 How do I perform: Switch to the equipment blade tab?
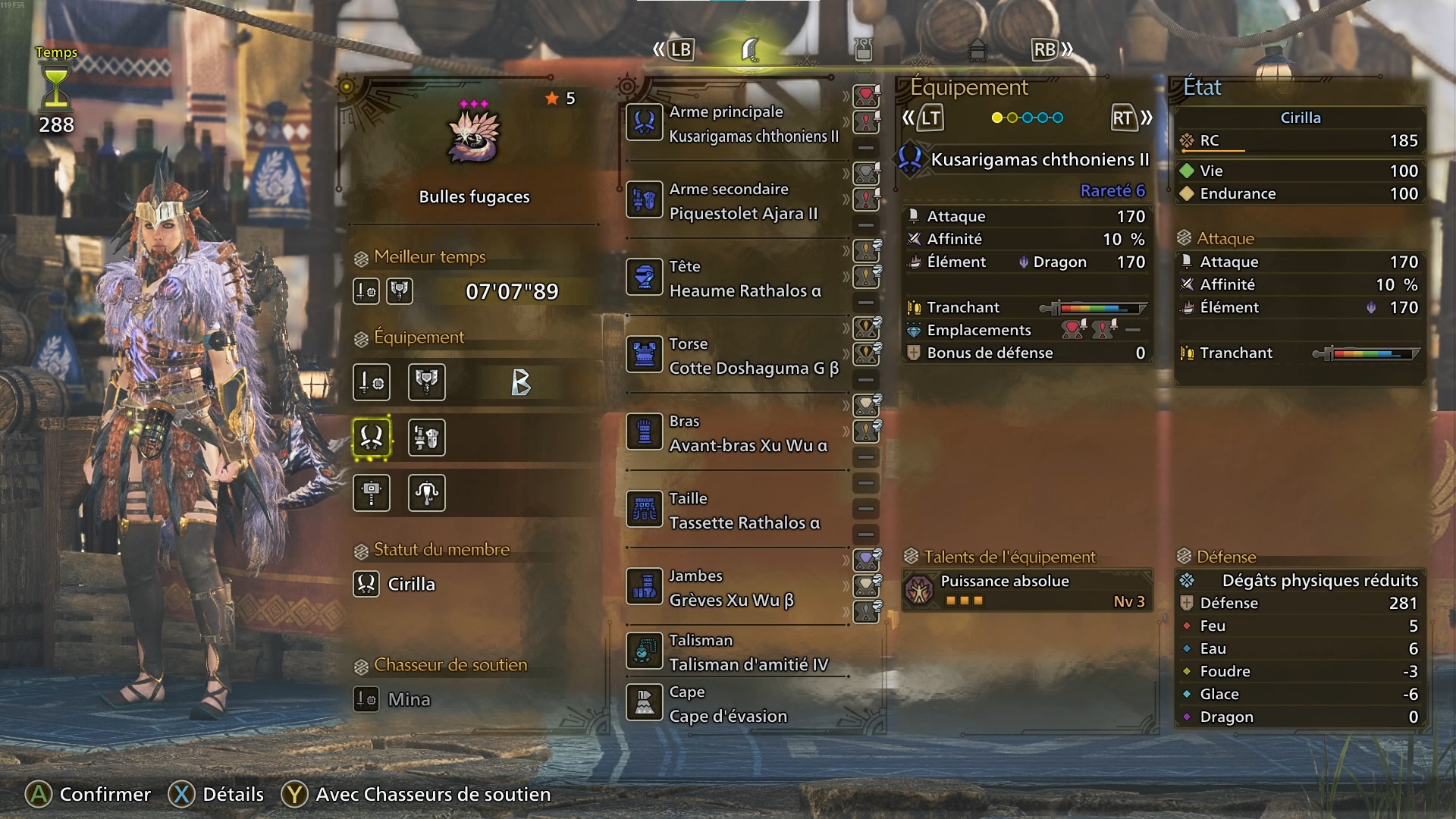751,50
